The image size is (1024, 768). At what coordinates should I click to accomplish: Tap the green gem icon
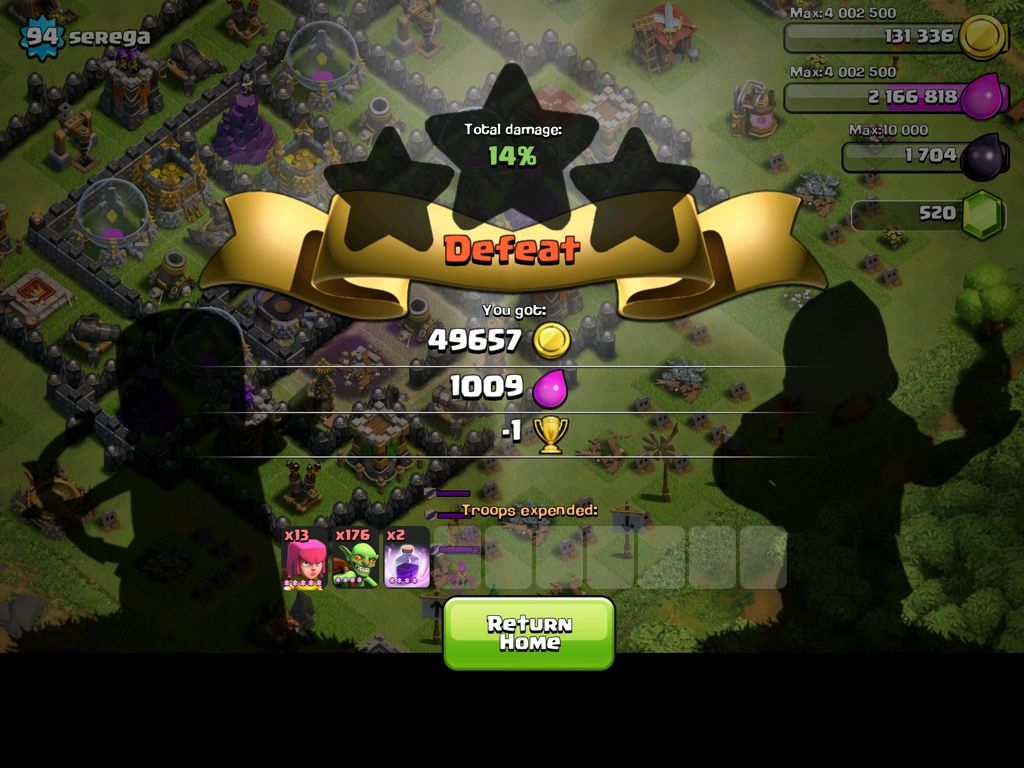(982, 214)
